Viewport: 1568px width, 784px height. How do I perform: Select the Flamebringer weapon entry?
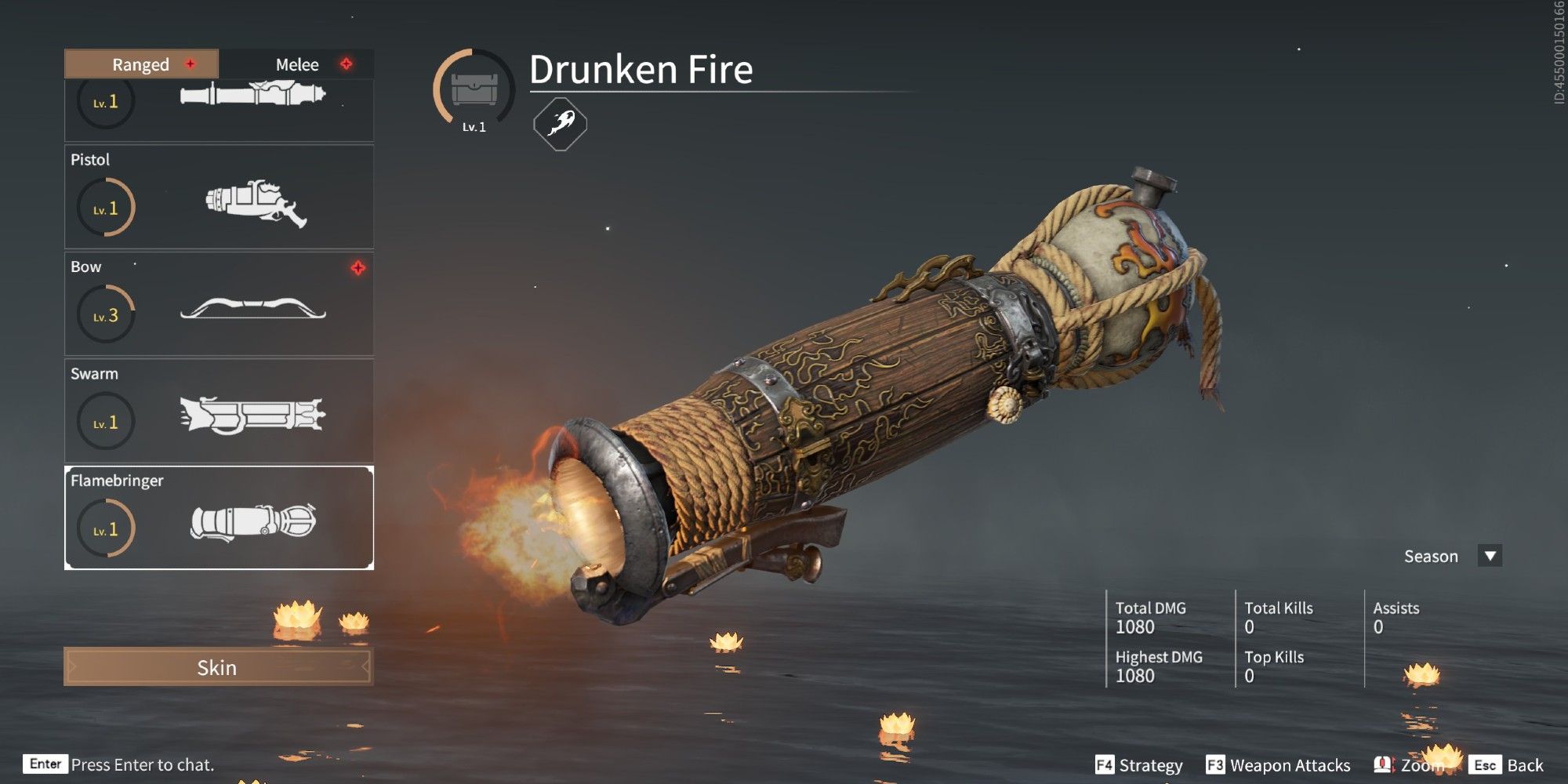(x=219, y=518)
